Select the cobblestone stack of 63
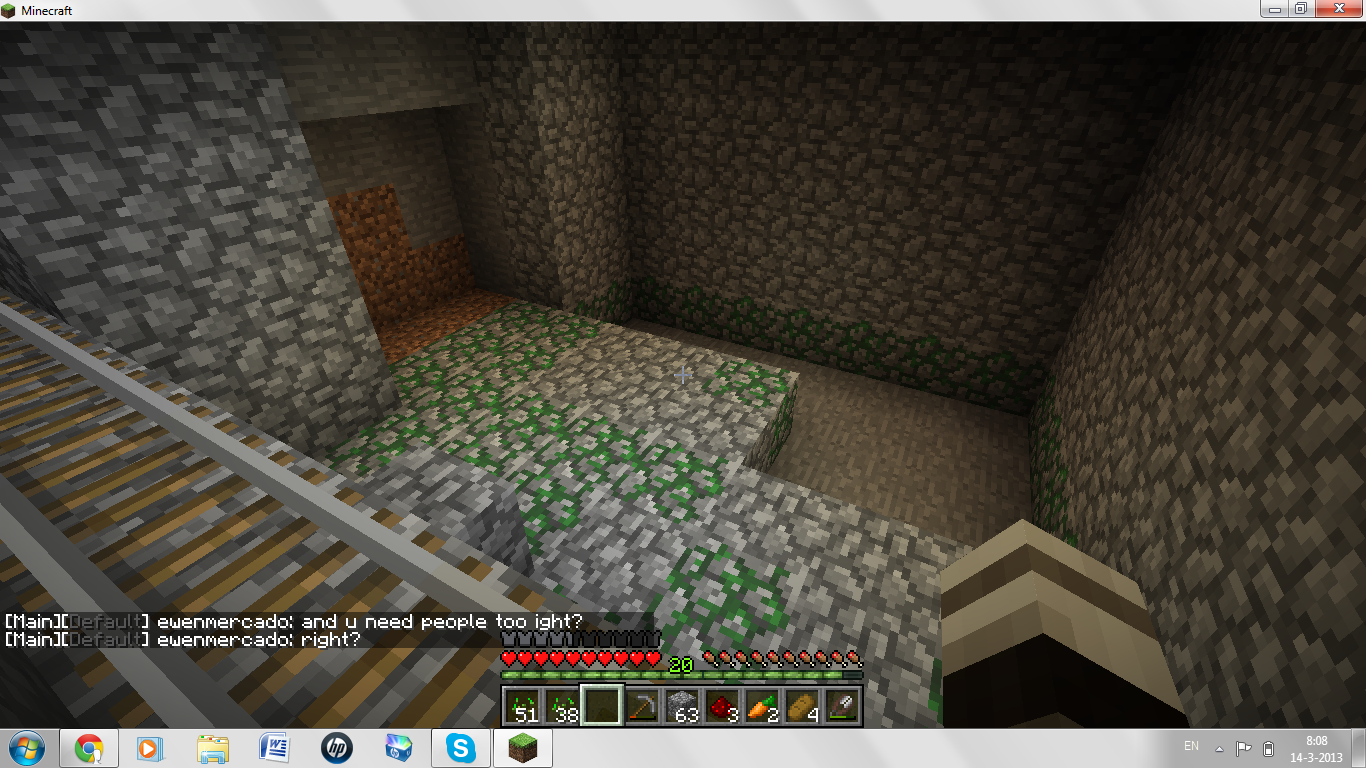This screenshot has width=1366, height=768. click(x=682, y=707)
